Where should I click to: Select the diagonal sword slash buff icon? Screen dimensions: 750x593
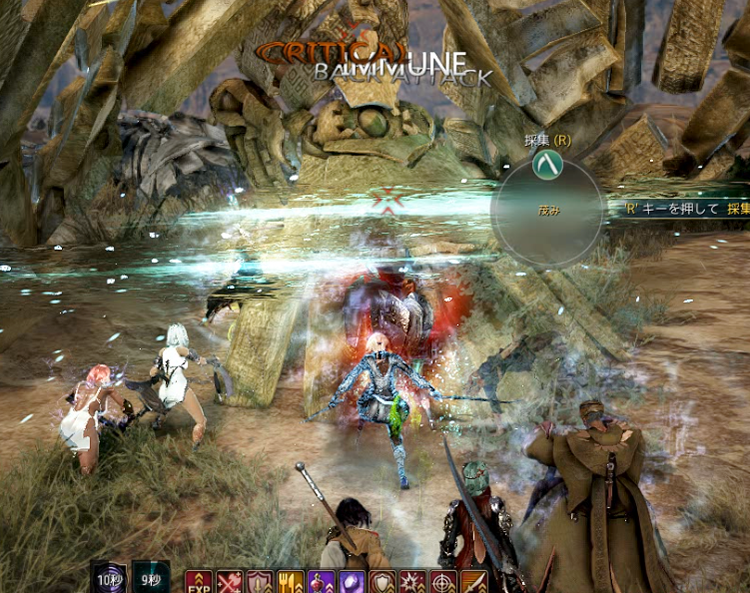(x=473, y=582)
